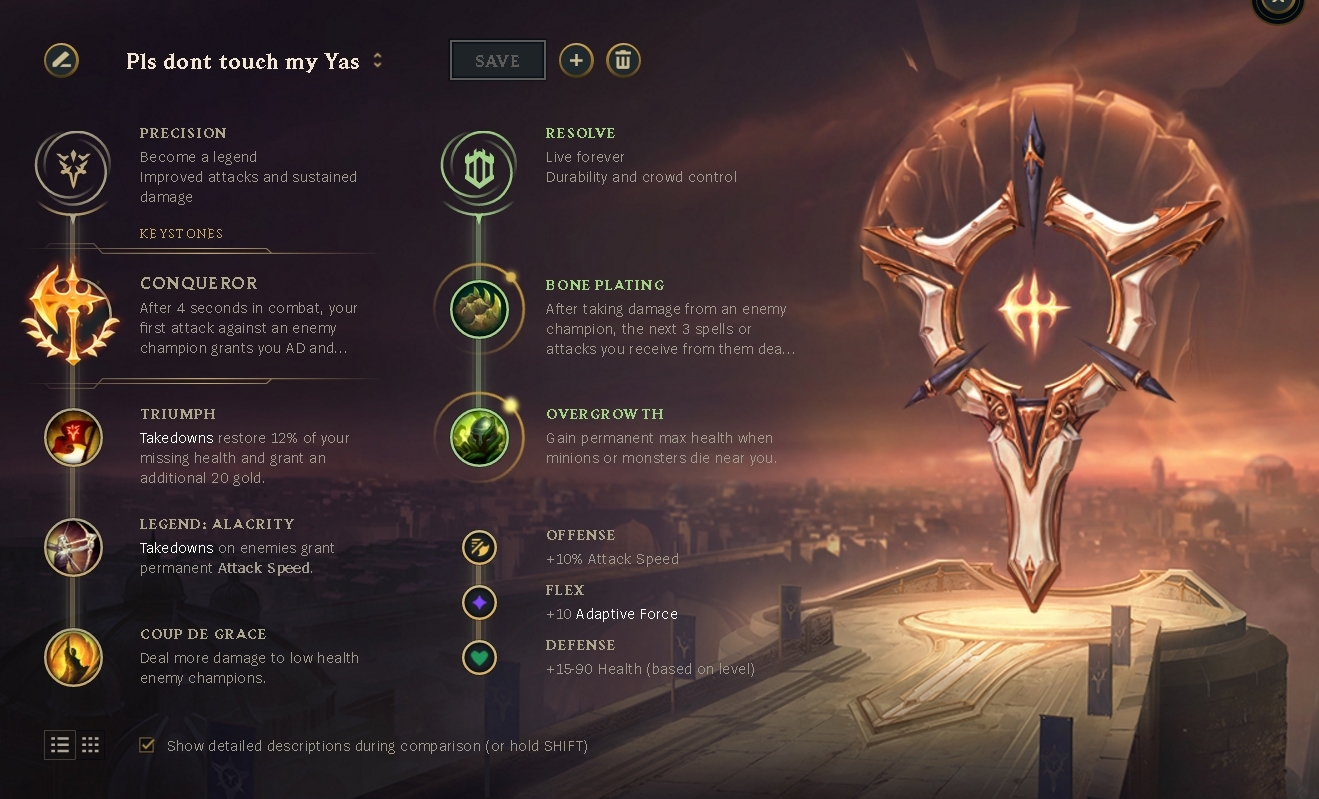Open the rune page name editor pencil
This screenshot has height=799, width=1319.
pyautogui.click(x=61, y=60)
